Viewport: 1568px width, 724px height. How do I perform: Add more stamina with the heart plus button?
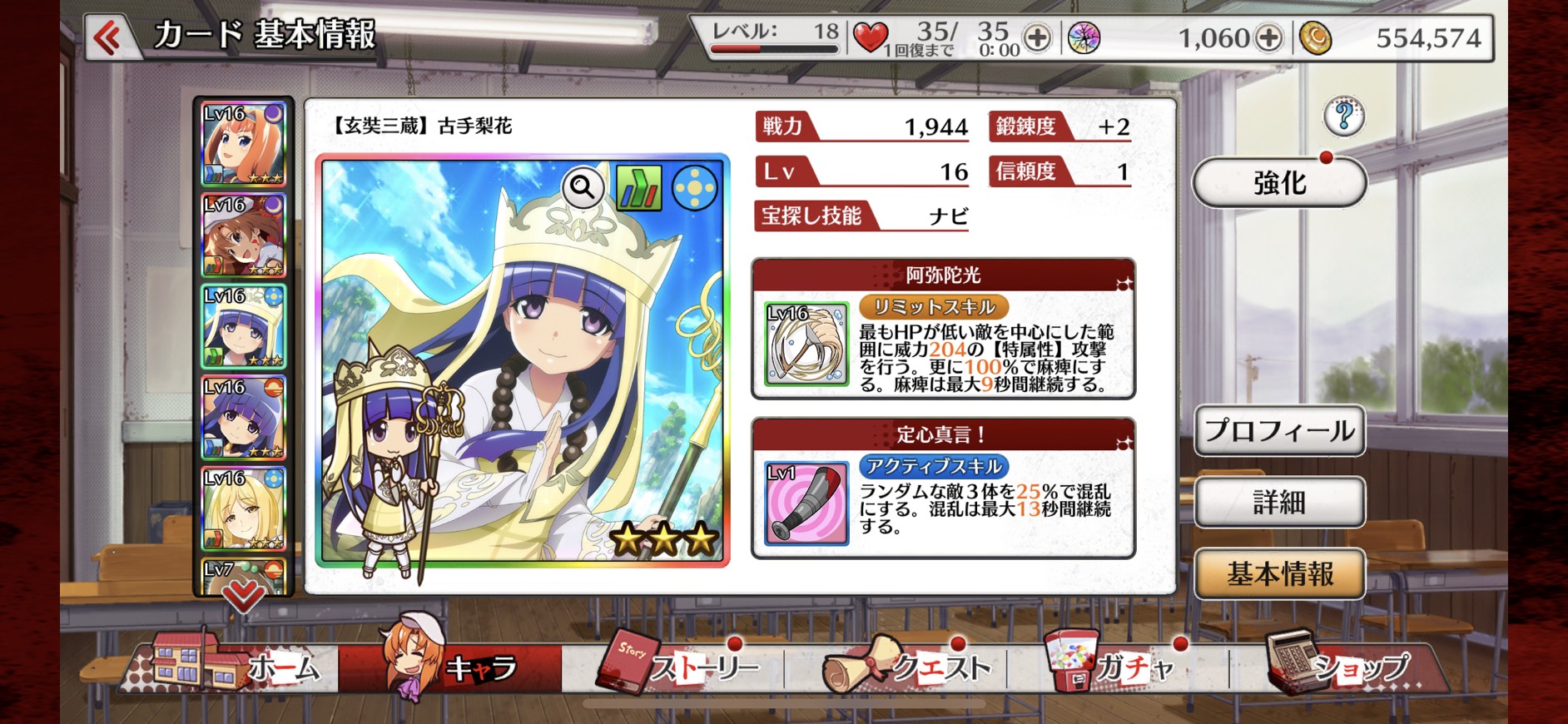click(x=1037, y=38)
